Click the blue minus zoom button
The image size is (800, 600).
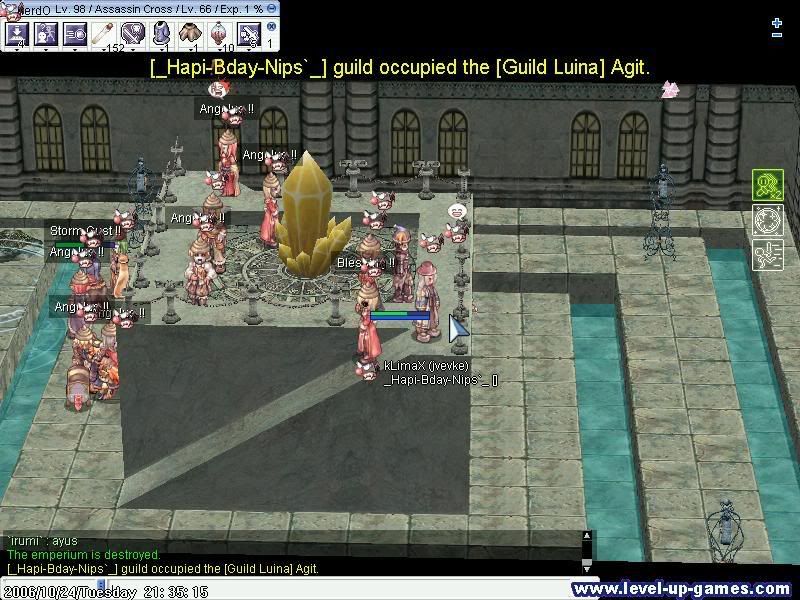[777, 36]
